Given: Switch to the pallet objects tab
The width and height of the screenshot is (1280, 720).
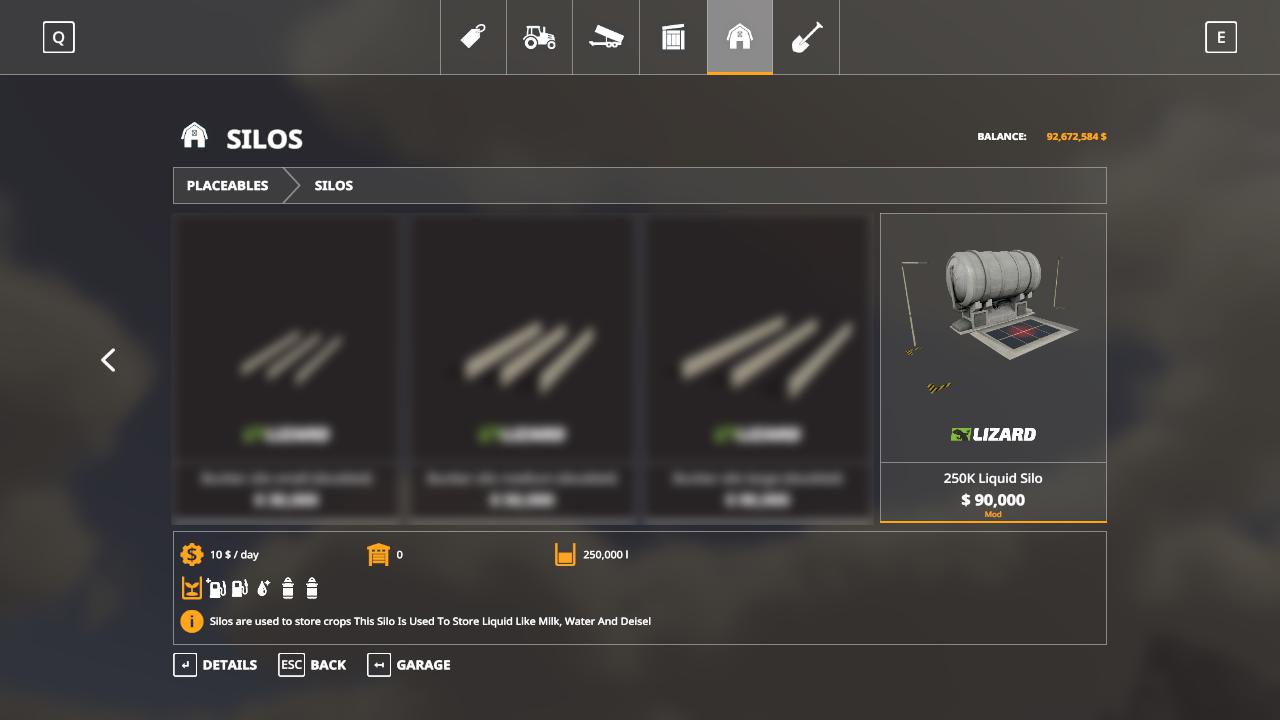Looking at the screenshot, I should (x=673, y=37).
